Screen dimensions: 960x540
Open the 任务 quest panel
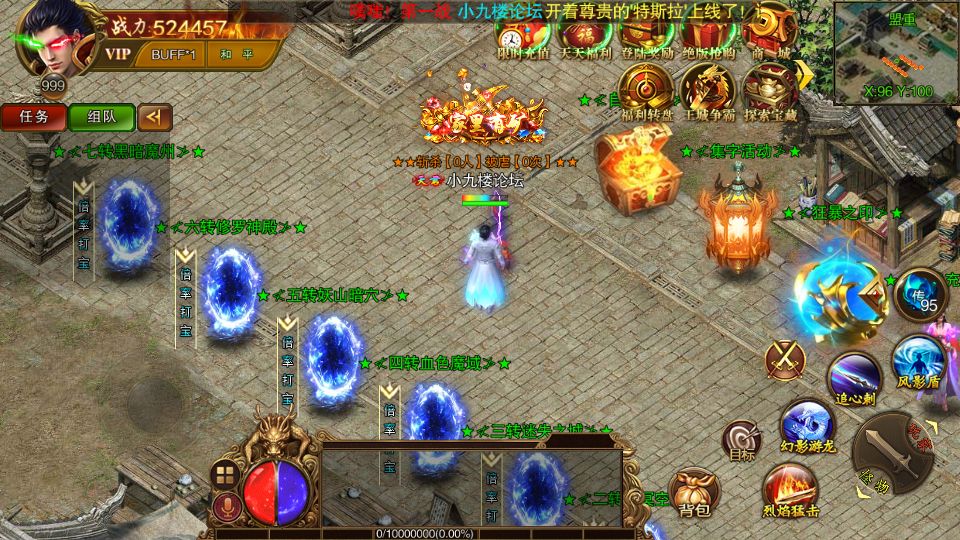pos(33,117)
